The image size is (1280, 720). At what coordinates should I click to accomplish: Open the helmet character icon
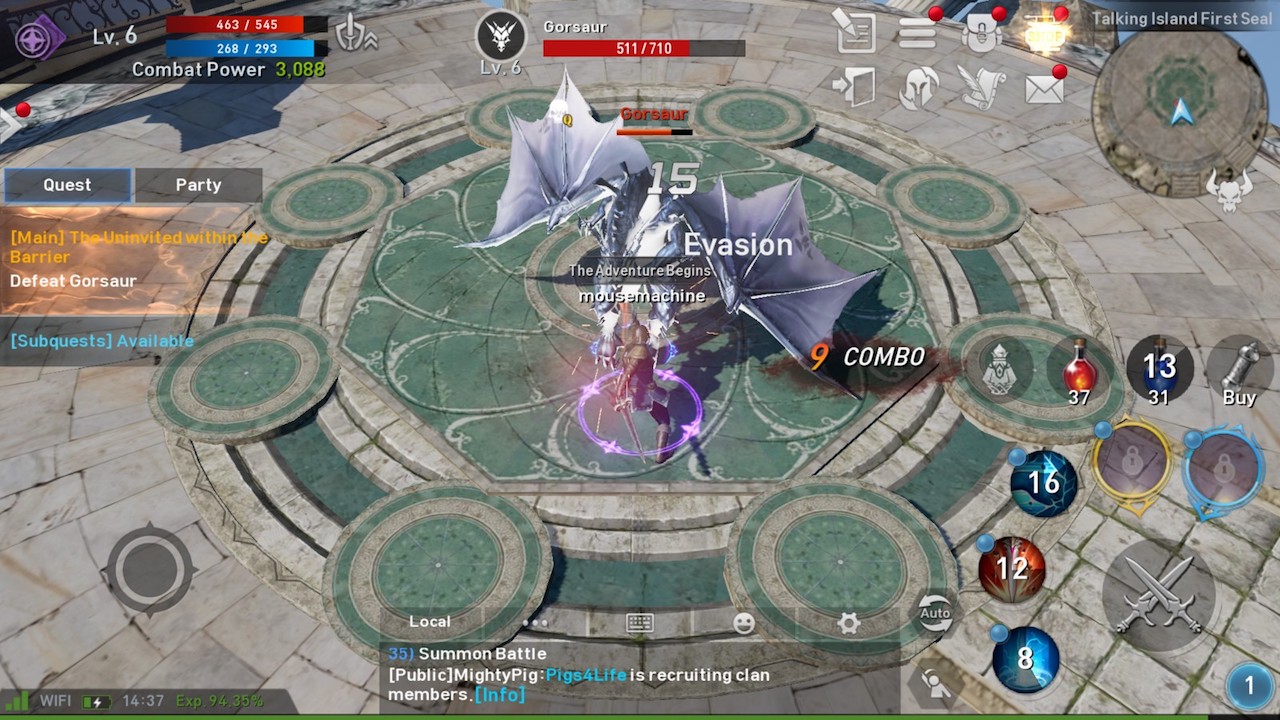[918, 88]
